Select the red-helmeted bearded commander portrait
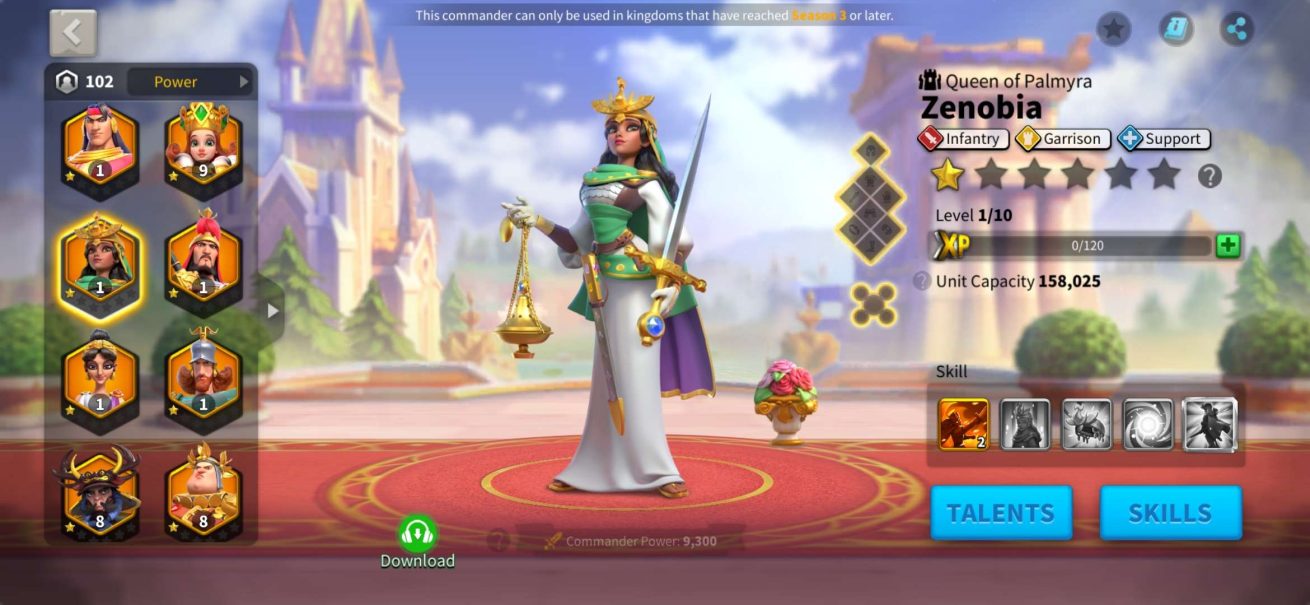The width and height of the screenshot is (1310, 605). click(204, 264)
